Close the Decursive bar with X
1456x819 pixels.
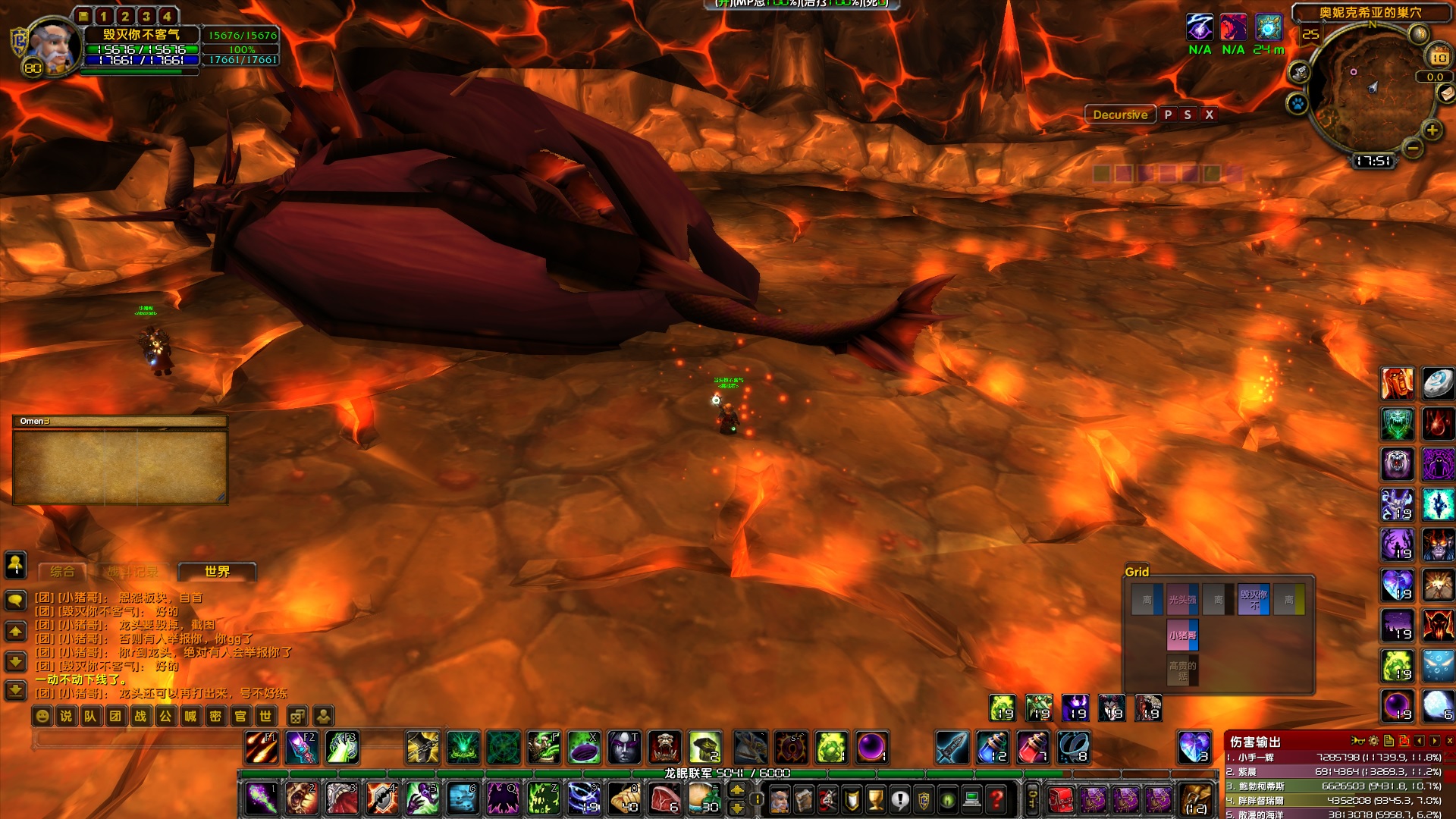[x=1210, y=115]
